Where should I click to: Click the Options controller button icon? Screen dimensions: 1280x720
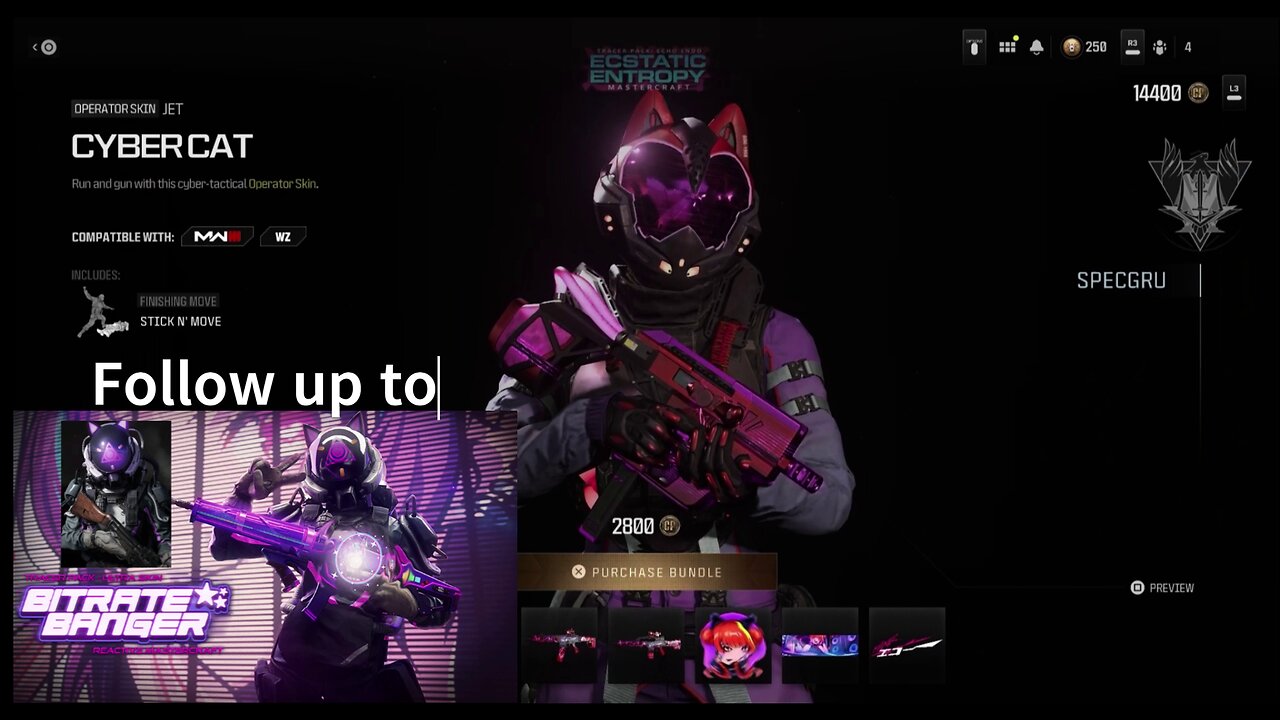point(973,46)
